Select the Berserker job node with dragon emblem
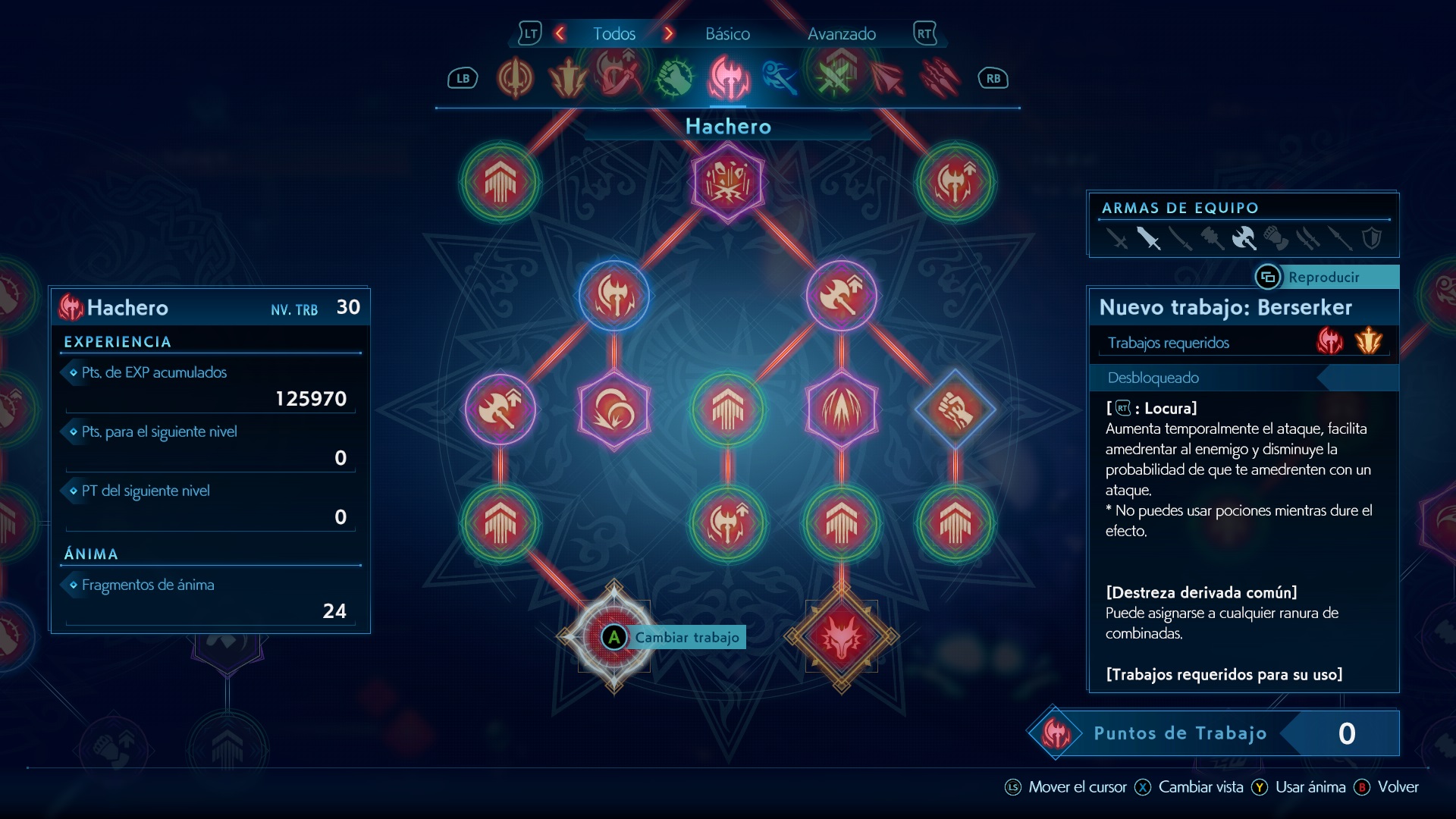The height and width of the screenshot is (819, 1456). click(x=841, y=638)
